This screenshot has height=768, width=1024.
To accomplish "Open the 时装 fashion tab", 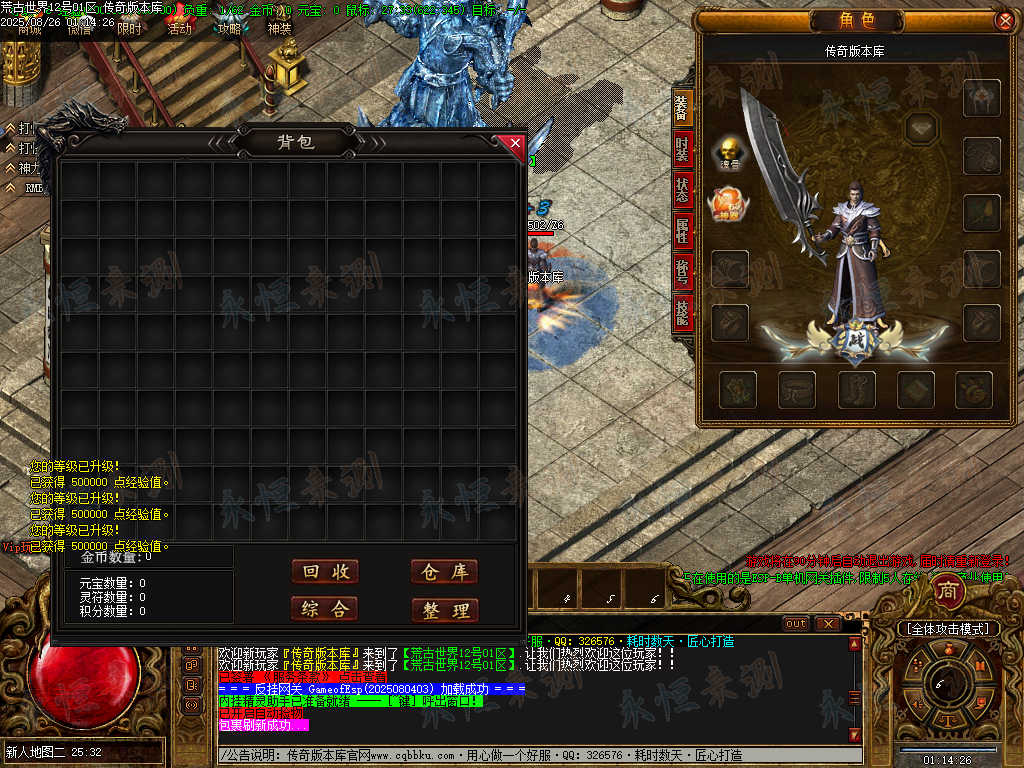I will tap(681, 150).
